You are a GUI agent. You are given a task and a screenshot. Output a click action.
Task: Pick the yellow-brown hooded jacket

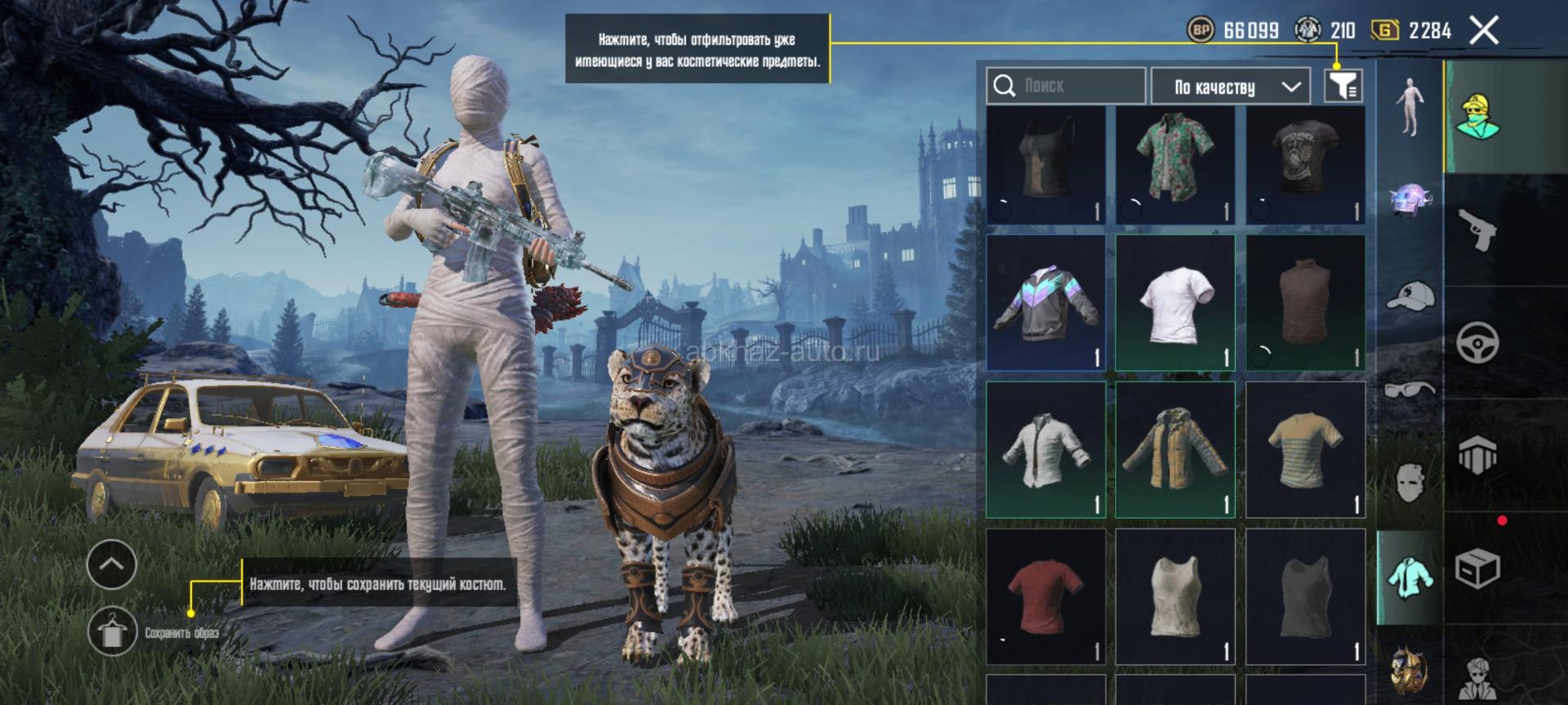point(1175,449)
